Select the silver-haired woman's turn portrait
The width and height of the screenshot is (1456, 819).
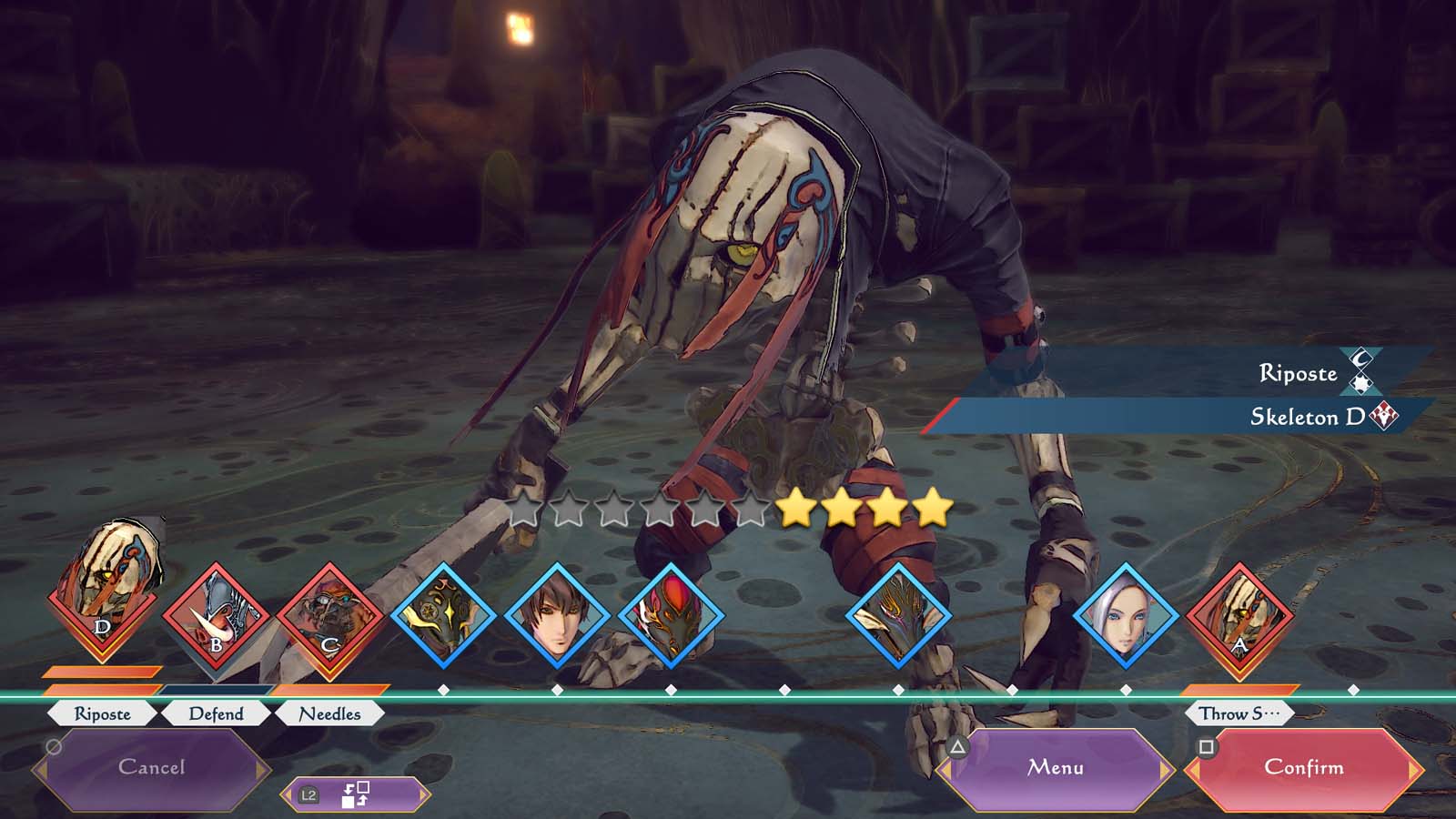1126,616
